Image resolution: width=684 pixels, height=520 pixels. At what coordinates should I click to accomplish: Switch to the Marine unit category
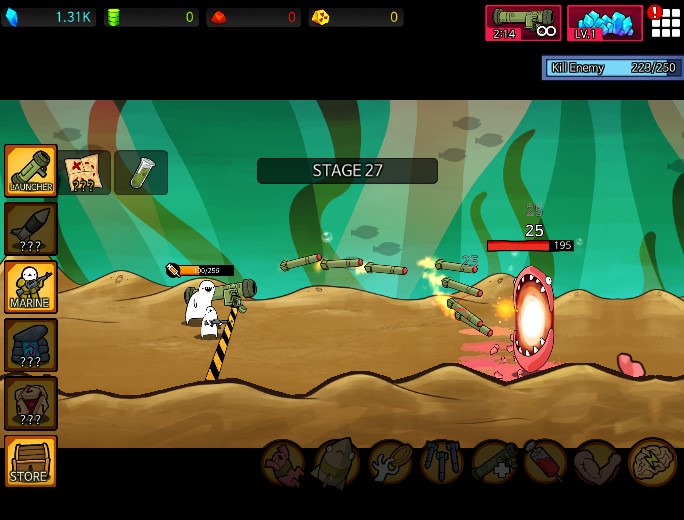click(x=30, y=286)
